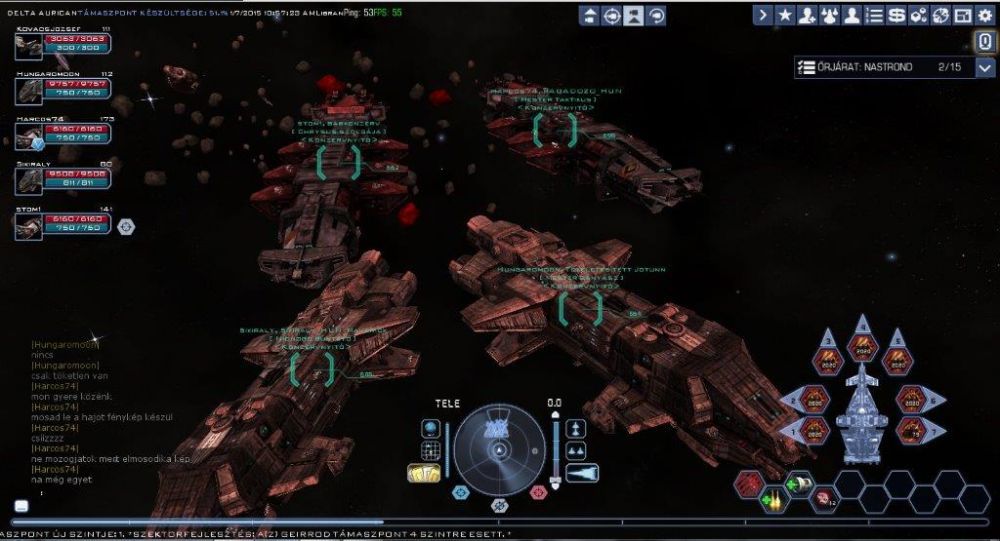This screenshot has height=541, width=1000.
Task: Open the settings gear menu
Action: [x=985, y=15]
